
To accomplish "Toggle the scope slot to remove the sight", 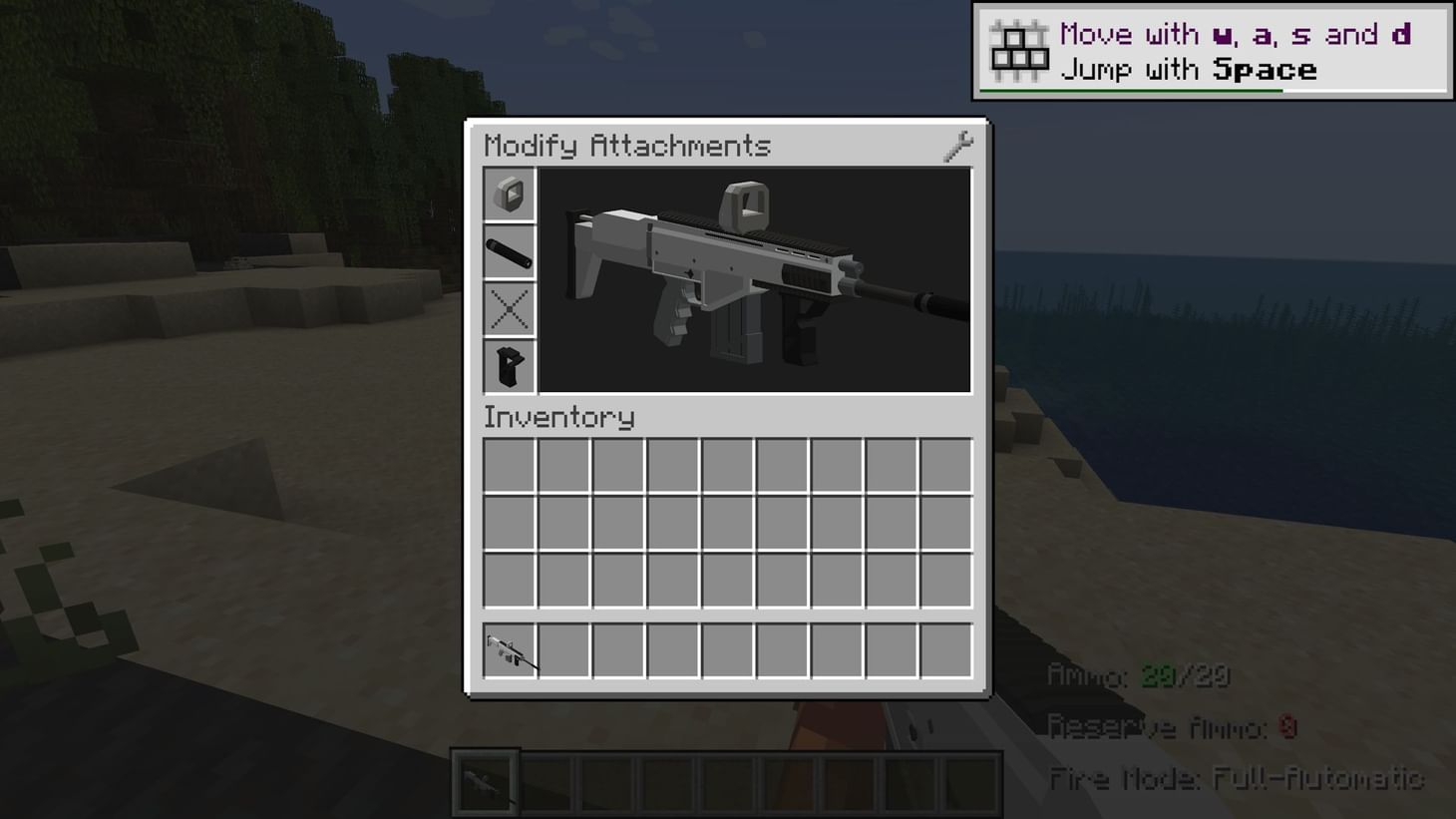I will (509, 195).
